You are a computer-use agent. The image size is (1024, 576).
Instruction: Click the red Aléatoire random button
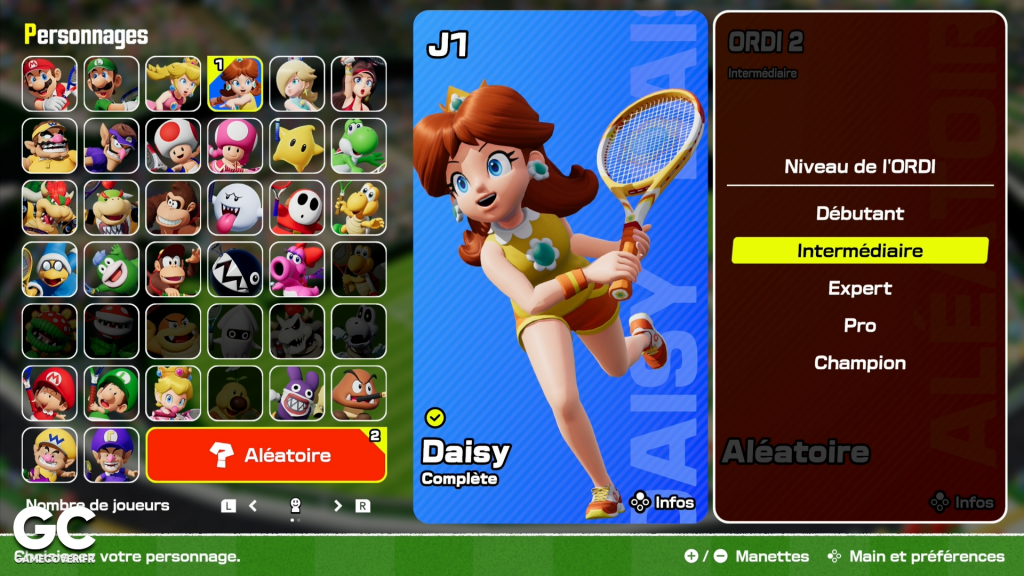pyautogui.click(x=266, y=455)
